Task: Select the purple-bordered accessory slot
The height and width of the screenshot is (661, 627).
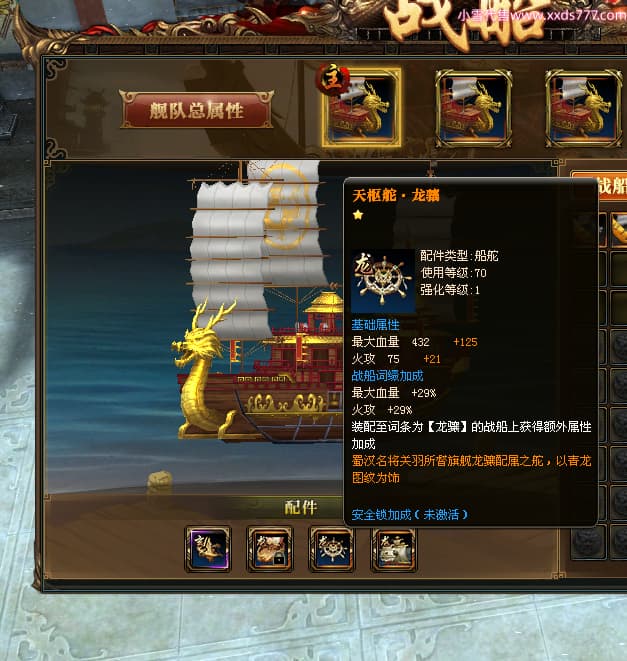Action: (x=208, y=549)
